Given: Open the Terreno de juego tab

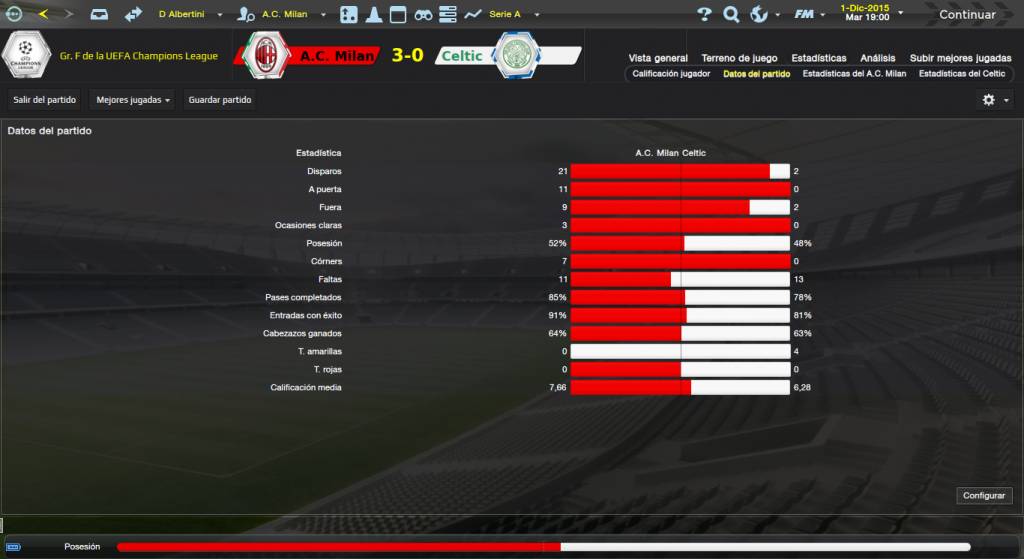Looking at the screenshot, I should coord(739,58).
